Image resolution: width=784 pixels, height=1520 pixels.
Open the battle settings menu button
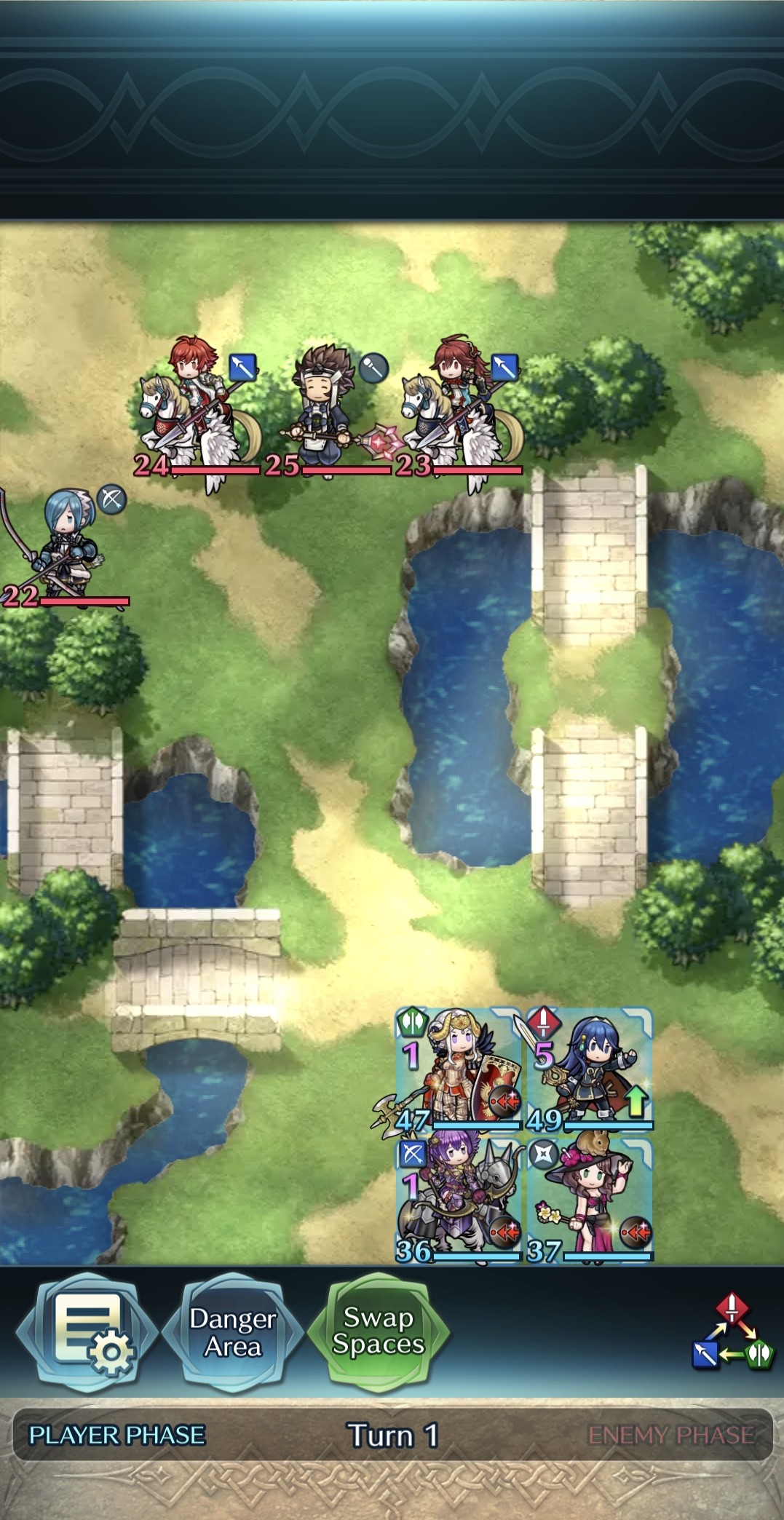pos(86,1331)
